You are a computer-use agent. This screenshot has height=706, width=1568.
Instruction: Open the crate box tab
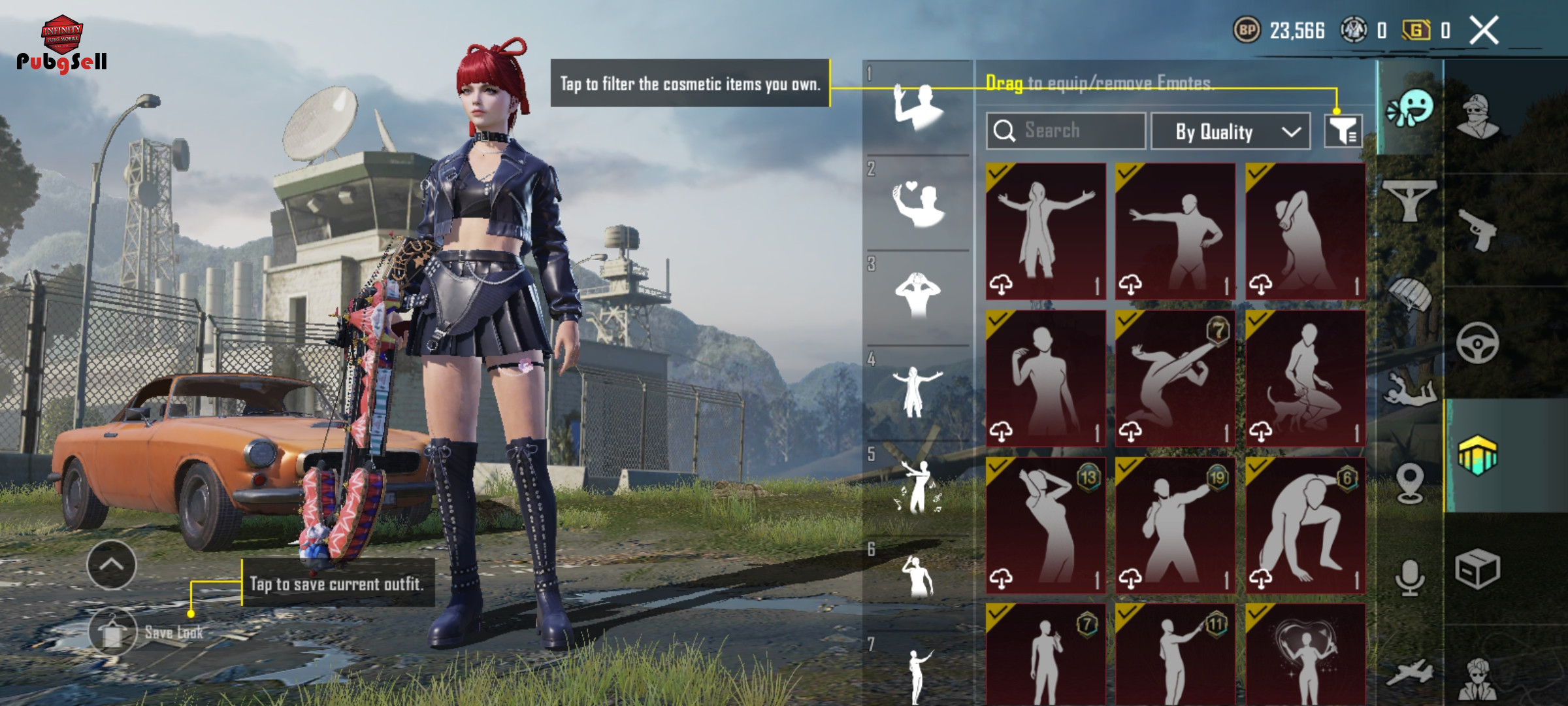pos(1478,569)
